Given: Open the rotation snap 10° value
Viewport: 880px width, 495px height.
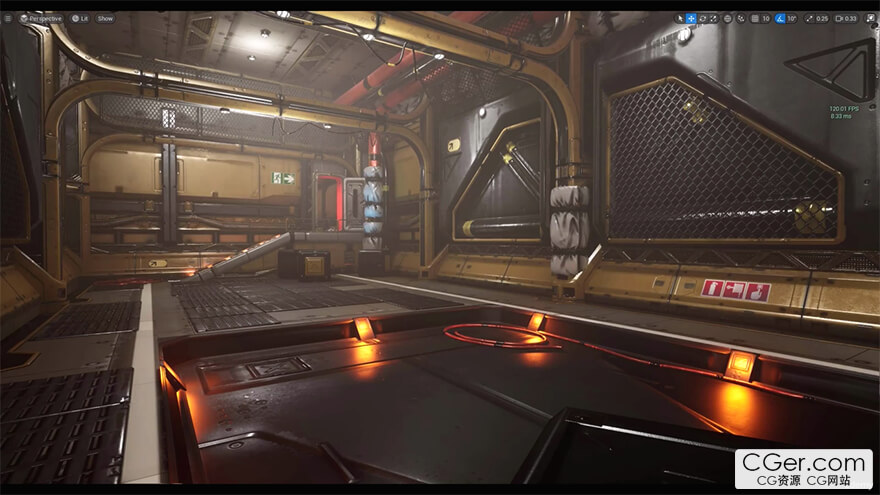Looking at the screenshot, I should 792,18.
